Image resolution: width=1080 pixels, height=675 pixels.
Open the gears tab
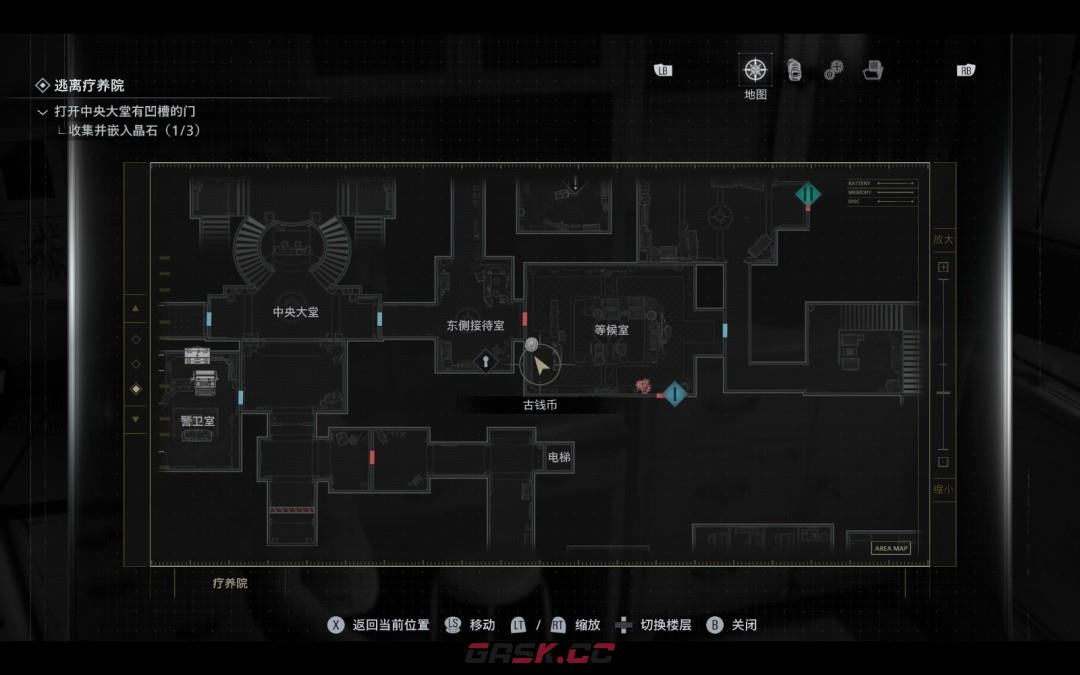point(834,70)
